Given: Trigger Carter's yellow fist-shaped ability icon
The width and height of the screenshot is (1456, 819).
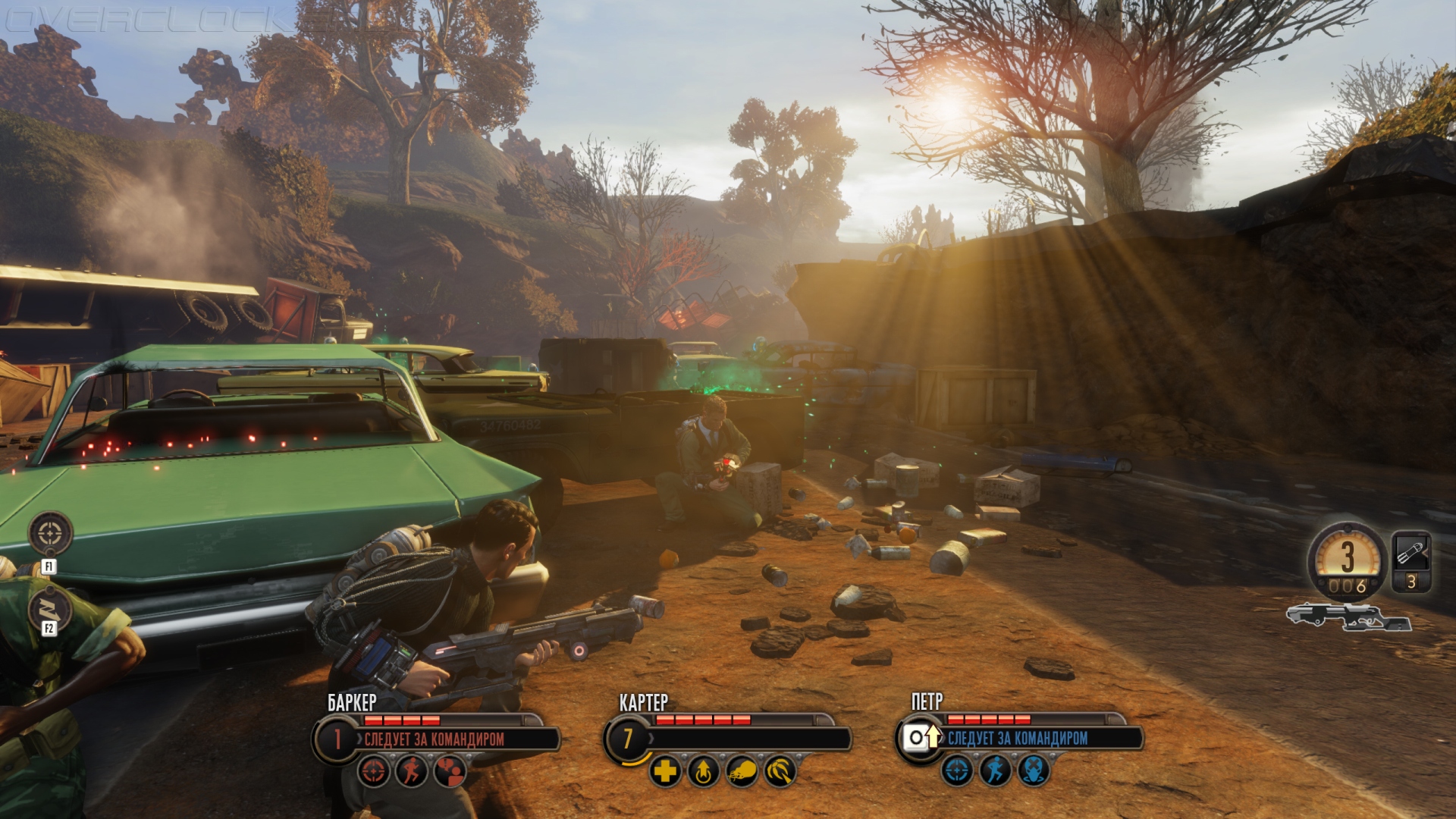Looking at the screenshot, I should 742,772.
